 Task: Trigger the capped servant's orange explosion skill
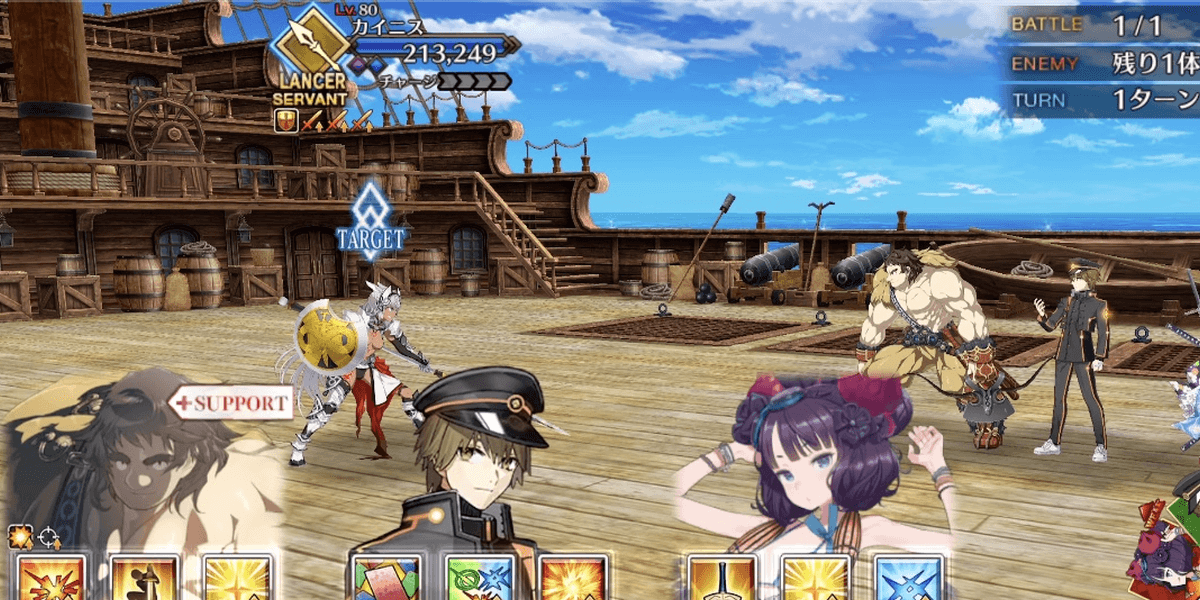point(573,578)
